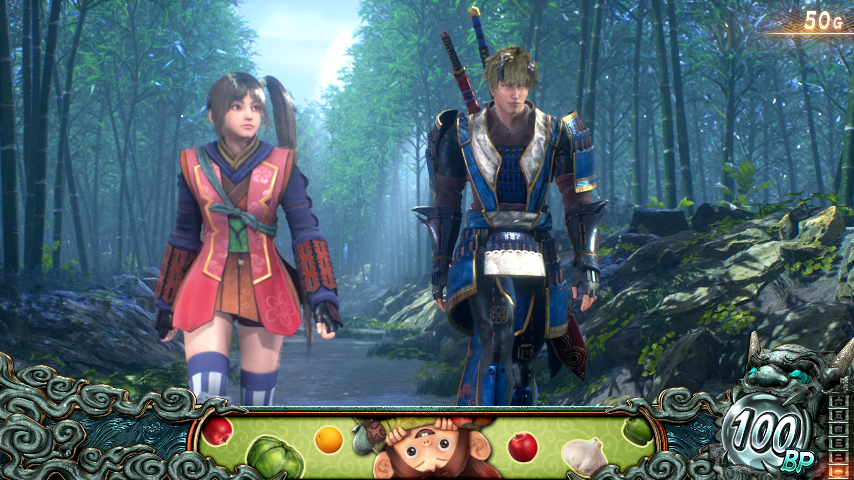Select the green pumpkin in the item bar
854x480 pixels.
coord(275,456)
